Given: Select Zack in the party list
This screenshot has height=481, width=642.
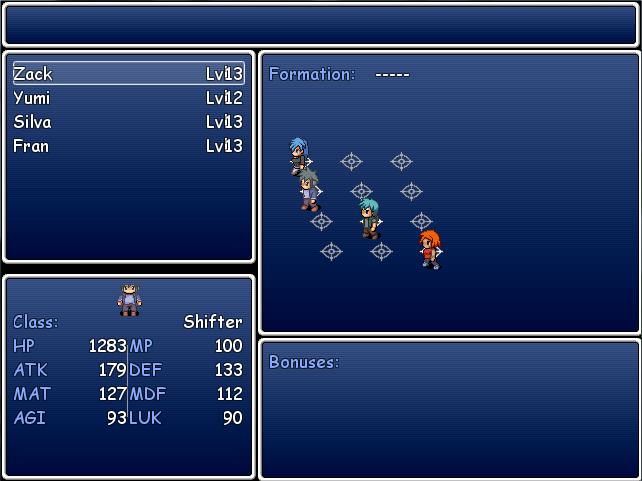Looking at the screenshot, I should pyautogui.click(x=128, y=74).
